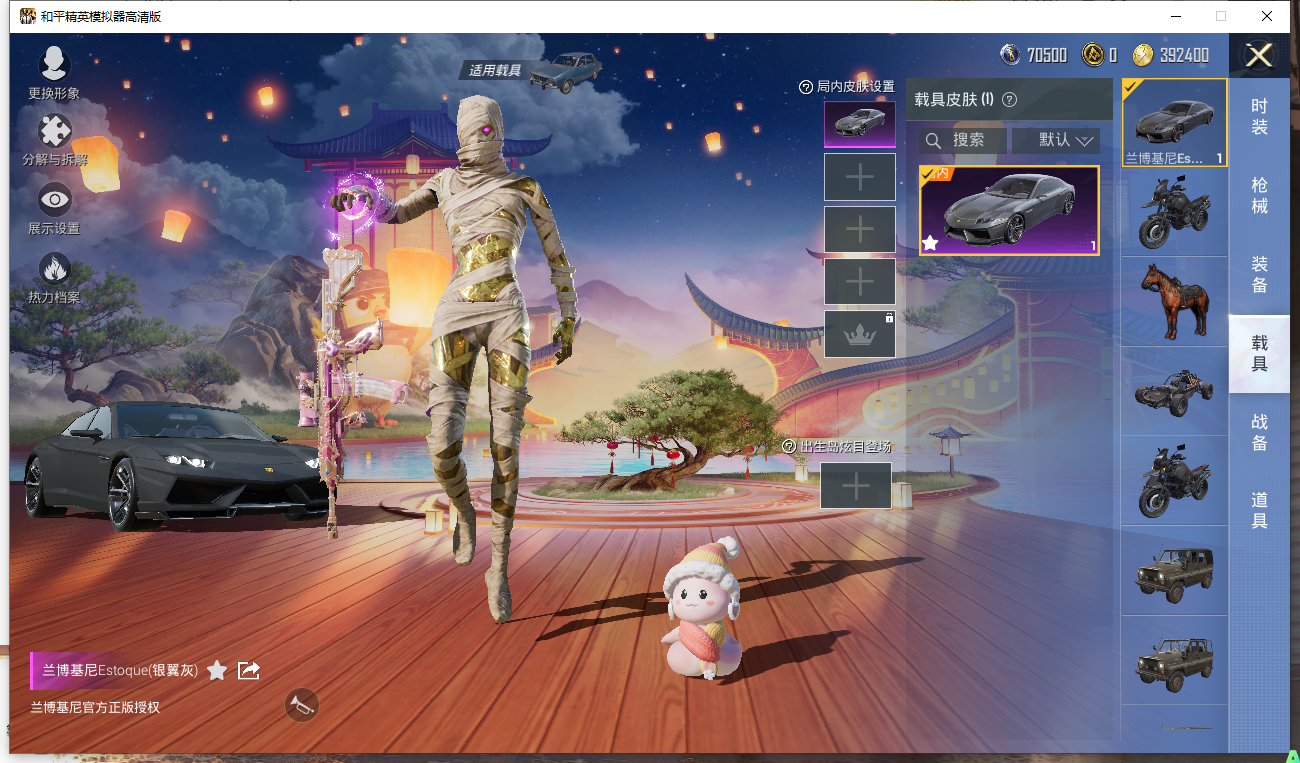The image size is (1300, 763).
Task: Select the Lamborghini Estoque skin card
Action: [x=1009, y=211]
